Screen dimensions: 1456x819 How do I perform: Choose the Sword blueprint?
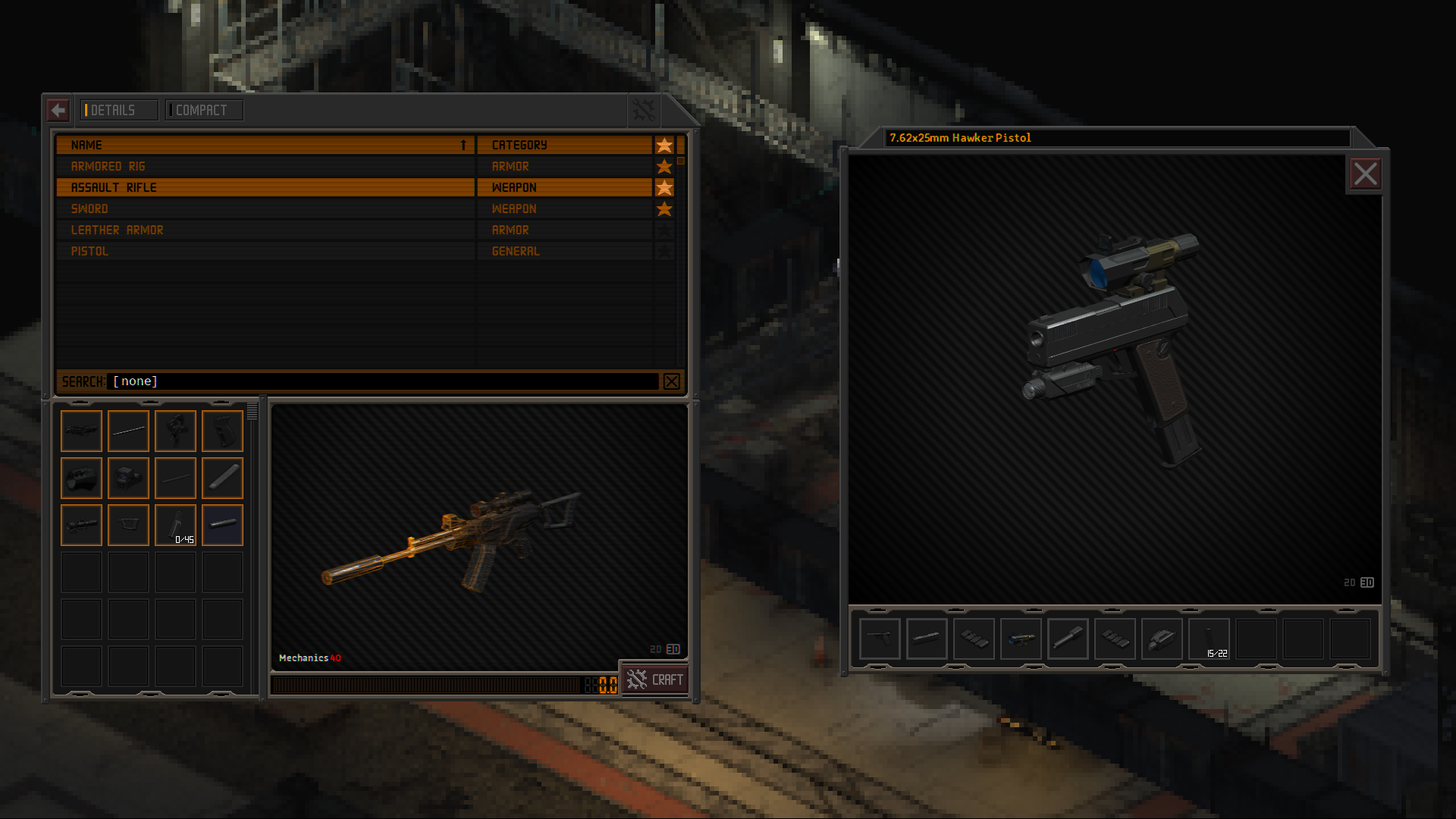coord(265,209)
